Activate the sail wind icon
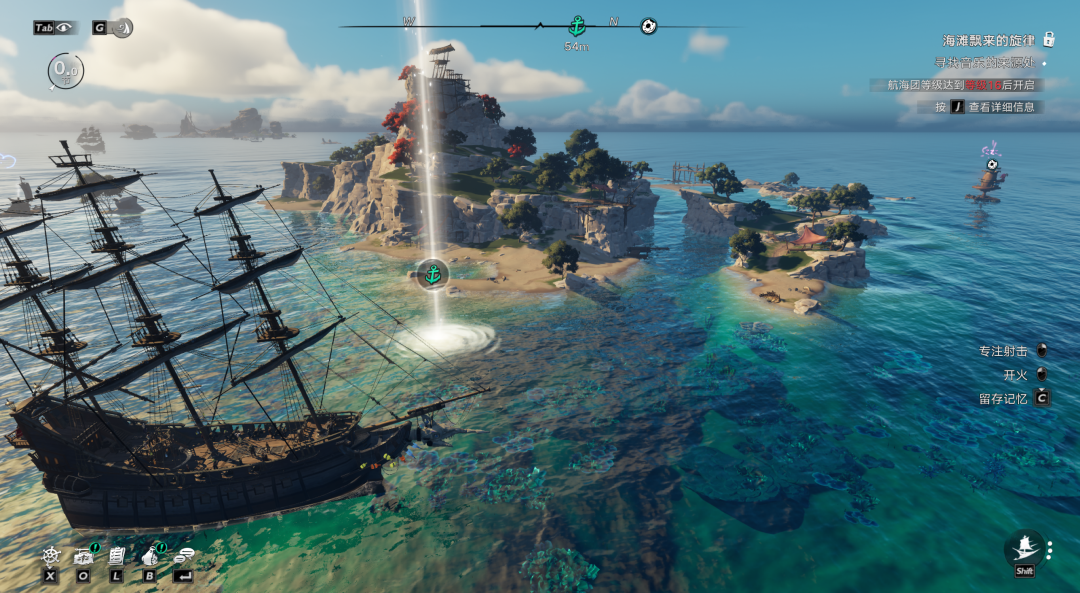Screen dimensions: 1080x593 point(122,28)
